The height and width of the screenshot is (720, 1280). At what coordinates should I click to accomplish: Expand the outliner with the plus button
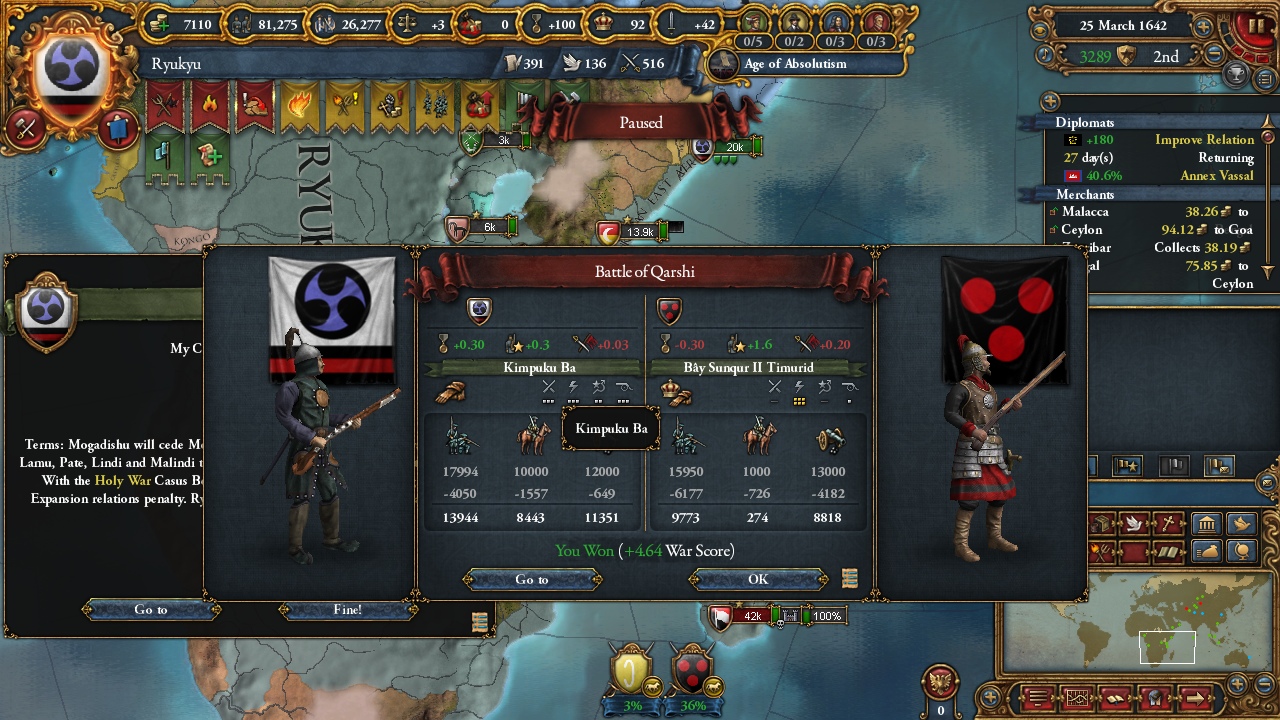pyautogui.click(x=1050, y=101)
